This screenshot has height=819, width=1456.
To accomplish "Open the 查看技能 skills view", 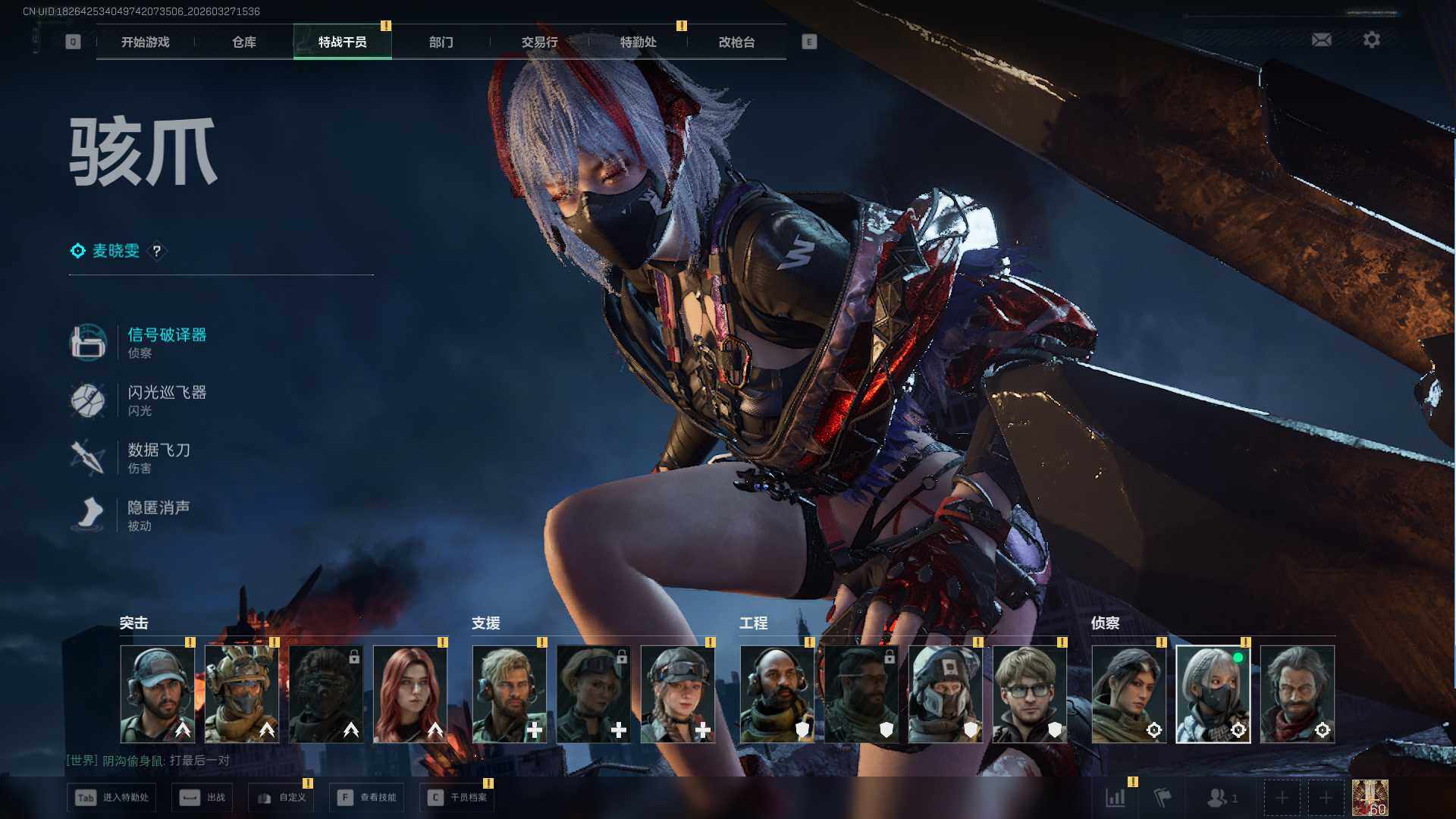I will 367,798.
